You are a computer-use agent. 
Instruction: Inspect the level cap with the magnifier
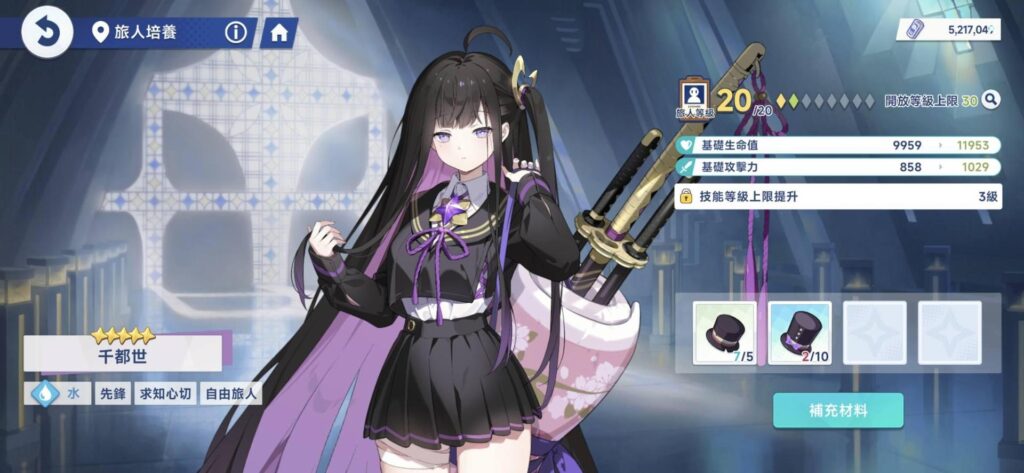(x=990, y=99)
